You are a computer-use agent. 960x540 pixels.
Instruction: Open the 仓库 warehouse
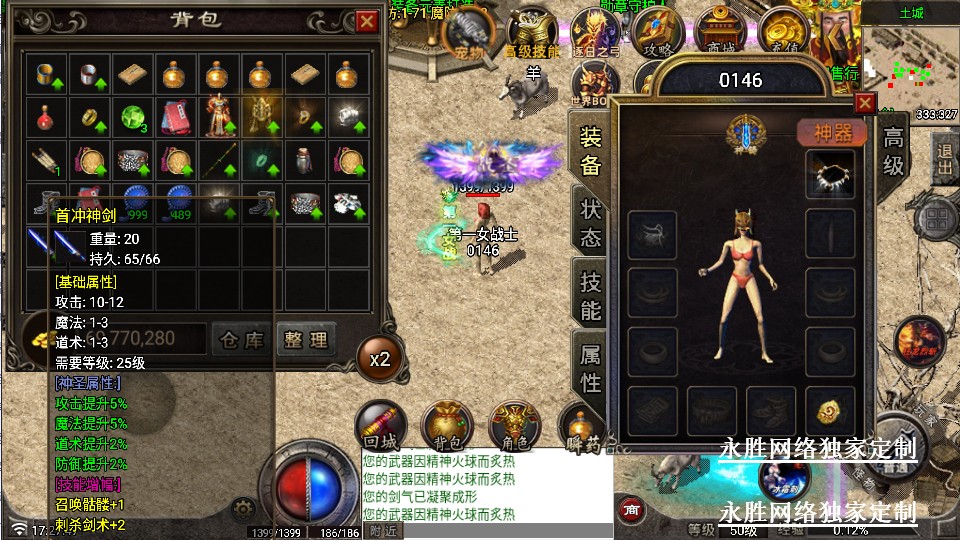pyautogui.click(x=242, y=340)
